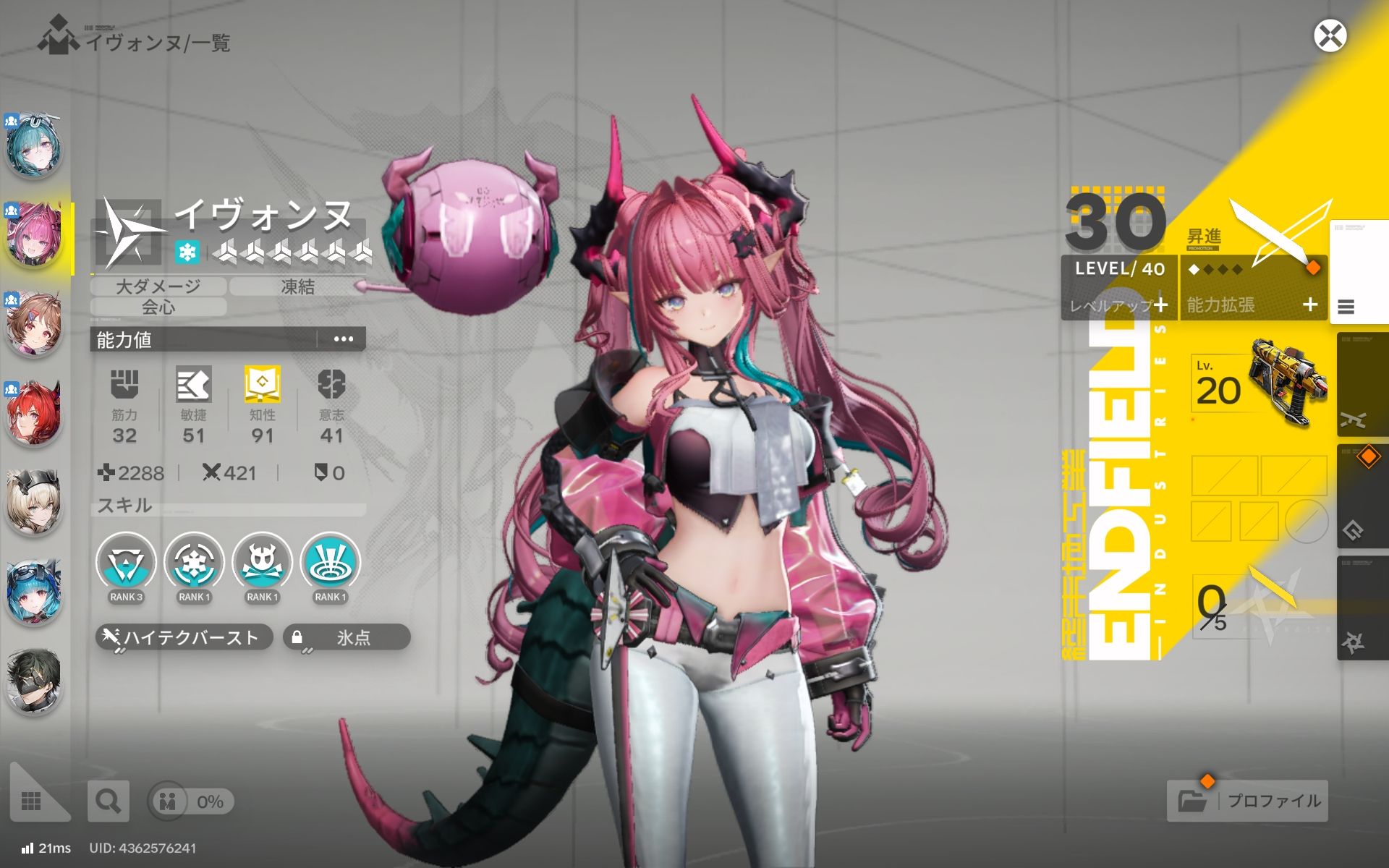Open the operator grid list view
This screenshot has height=868, width=1389.
coord(32,801)
